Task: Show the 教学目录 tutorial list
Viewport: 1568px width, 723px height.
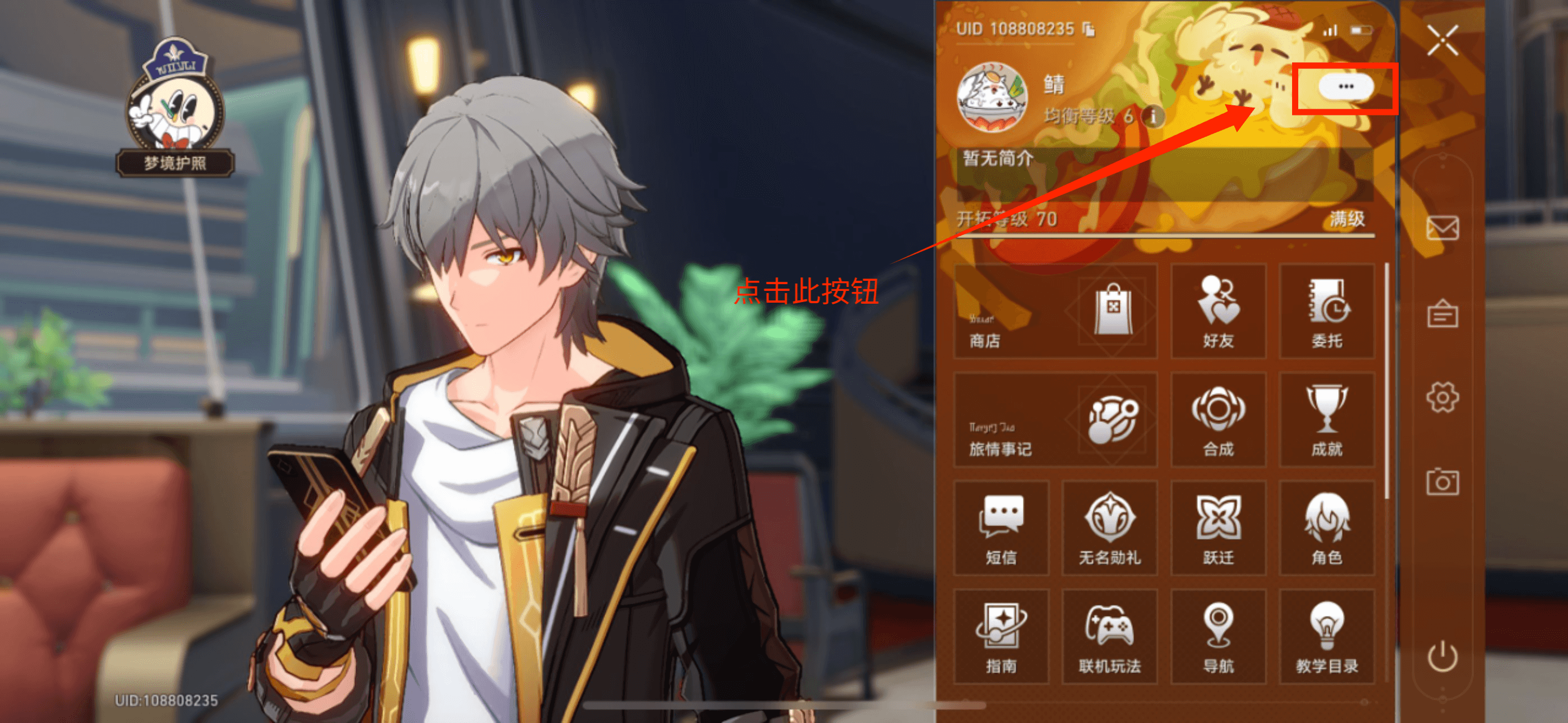Action: click(x=1326, y=637)
